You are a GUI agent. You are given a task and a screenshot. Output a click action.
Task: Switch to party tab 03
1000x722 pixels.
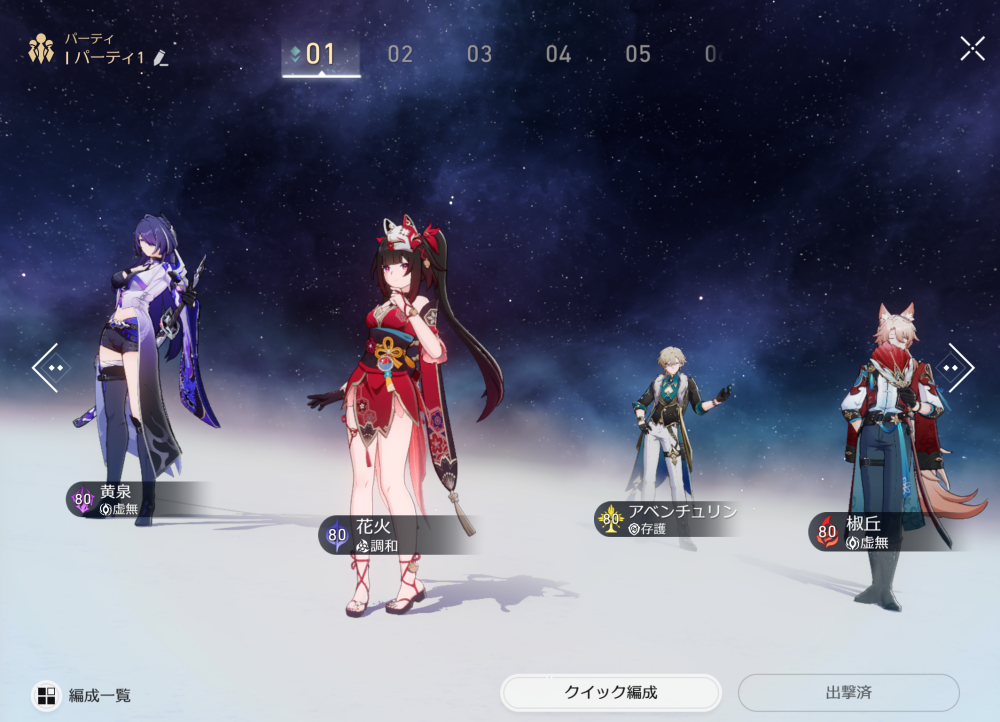(x=480, y=54)
